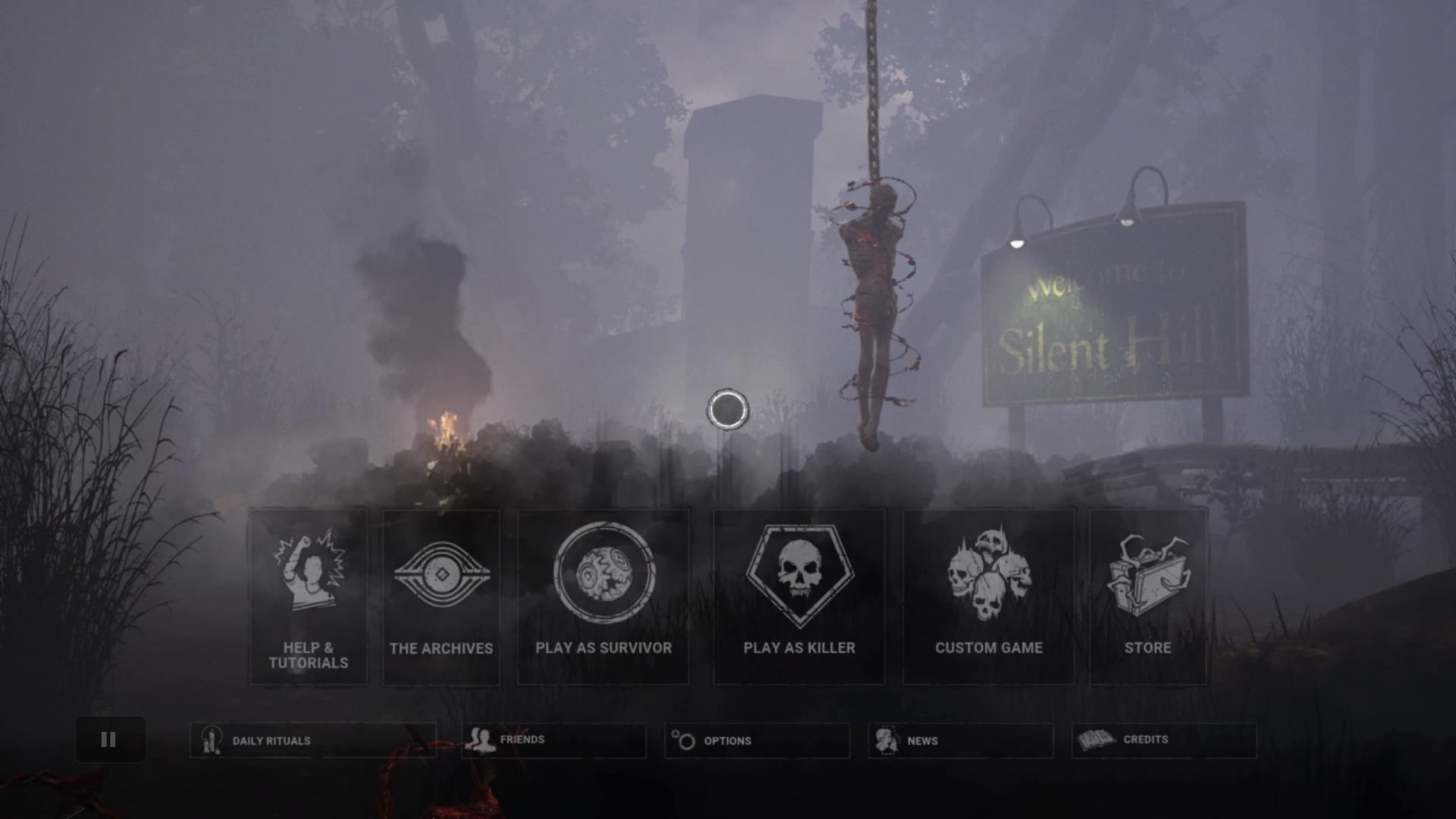Click the circular loading indicator
The width and height of the screenshot is (1456, 819).
[727, 409]
